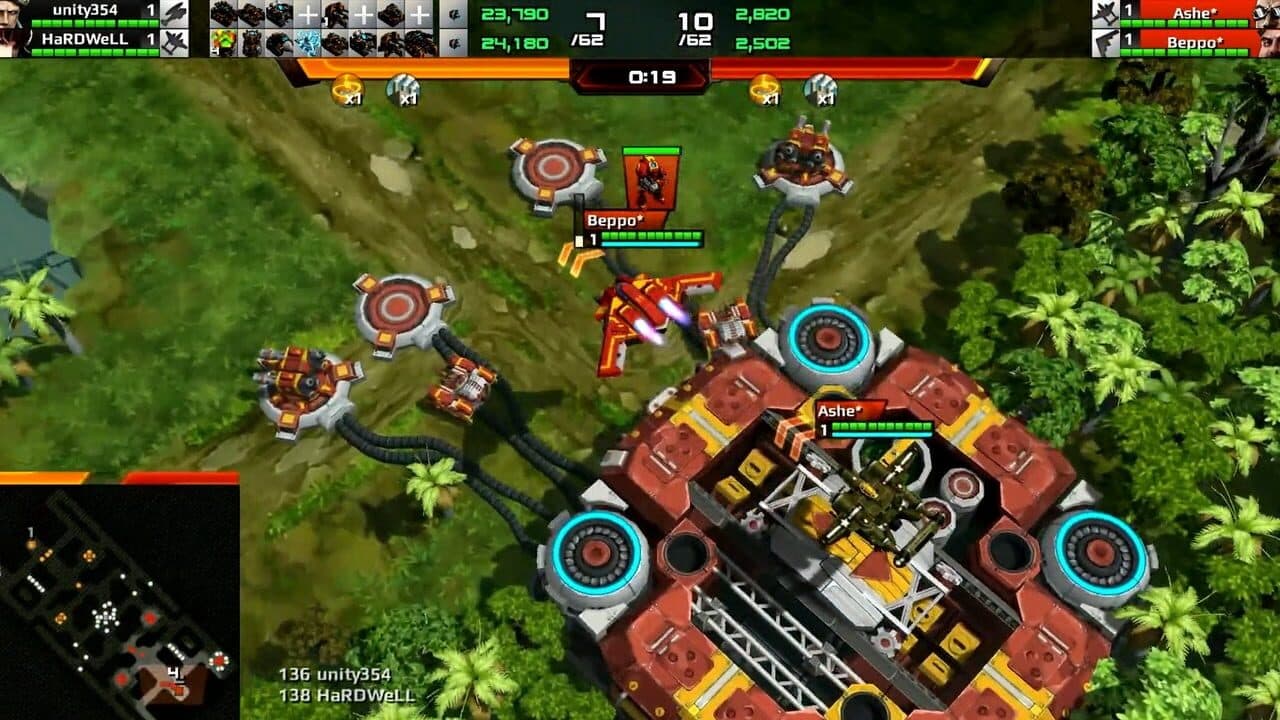
Task: Click the faction emblem icon beside the money counter
Action: coord(456,15)
